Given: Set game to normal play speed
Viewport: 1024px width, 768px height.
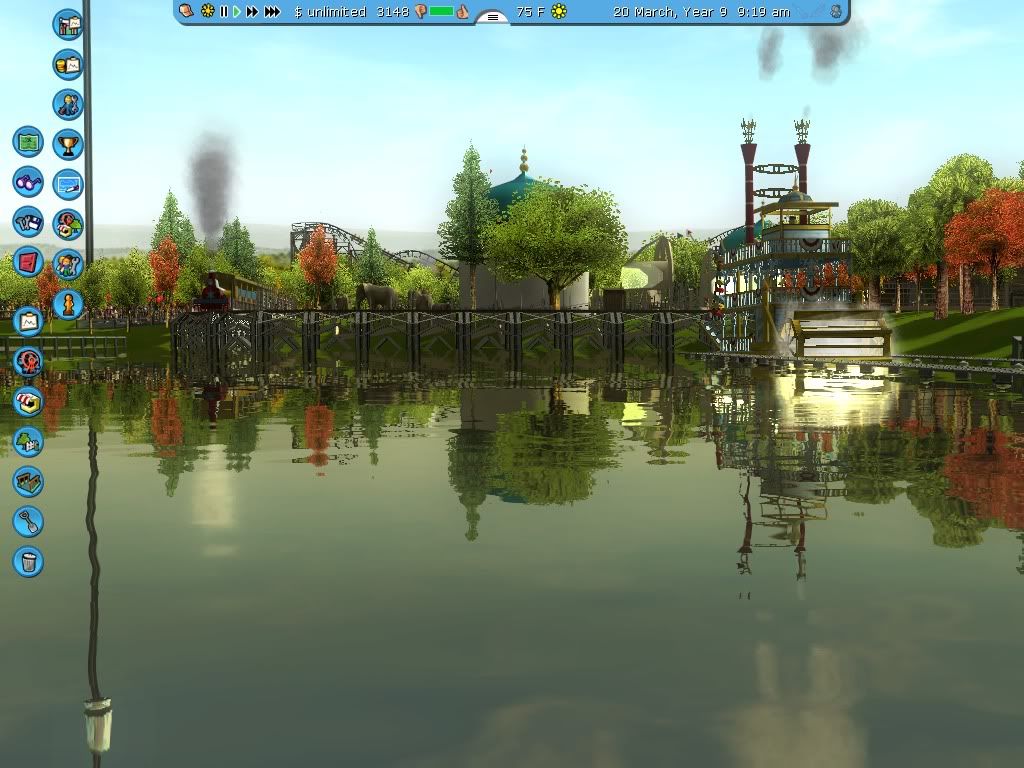Looking at the screenshot, I should [237, 12].
